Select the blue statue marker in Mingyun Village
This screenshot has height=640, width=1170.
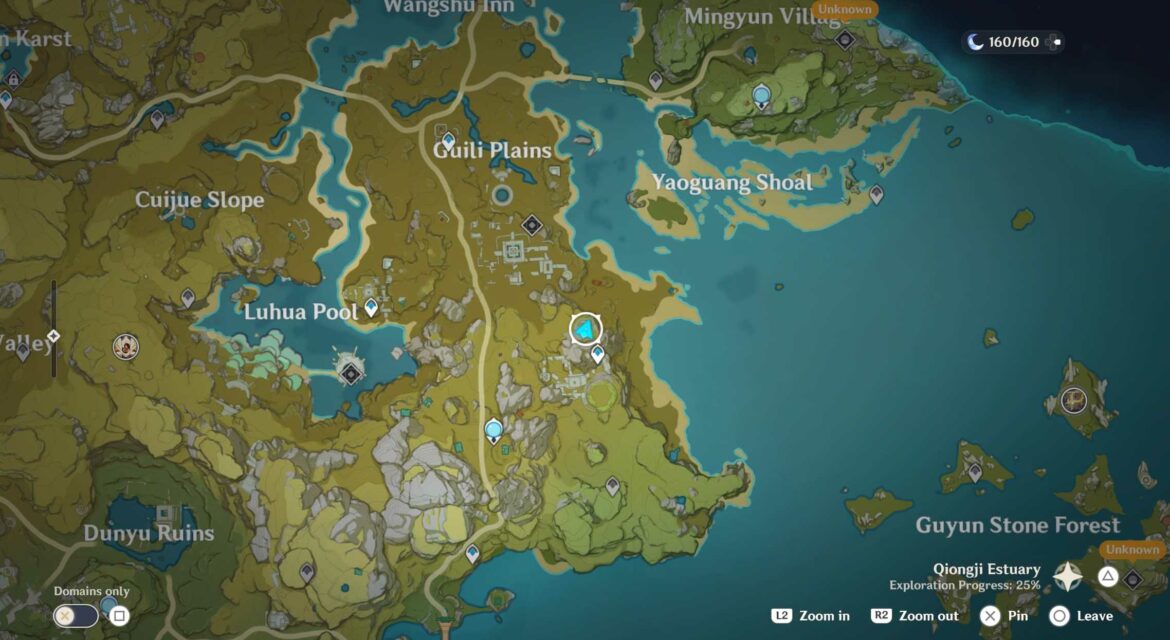(762, 97)
